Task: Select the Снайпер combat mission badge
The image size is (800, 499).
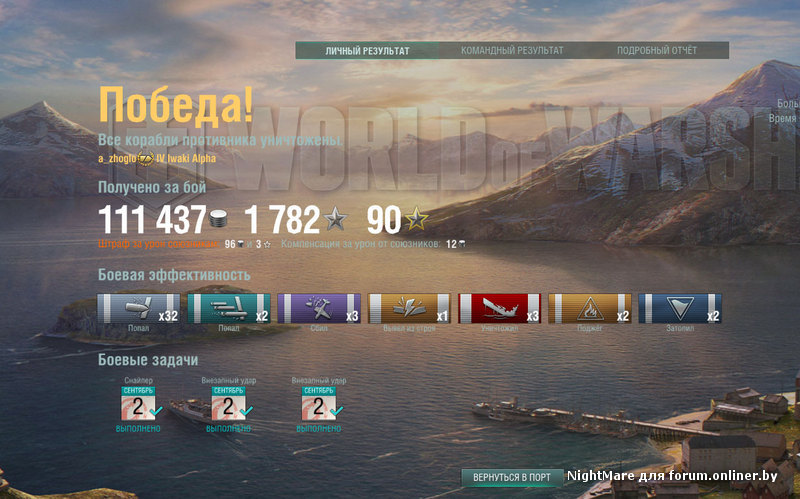Action: point(138,404)
